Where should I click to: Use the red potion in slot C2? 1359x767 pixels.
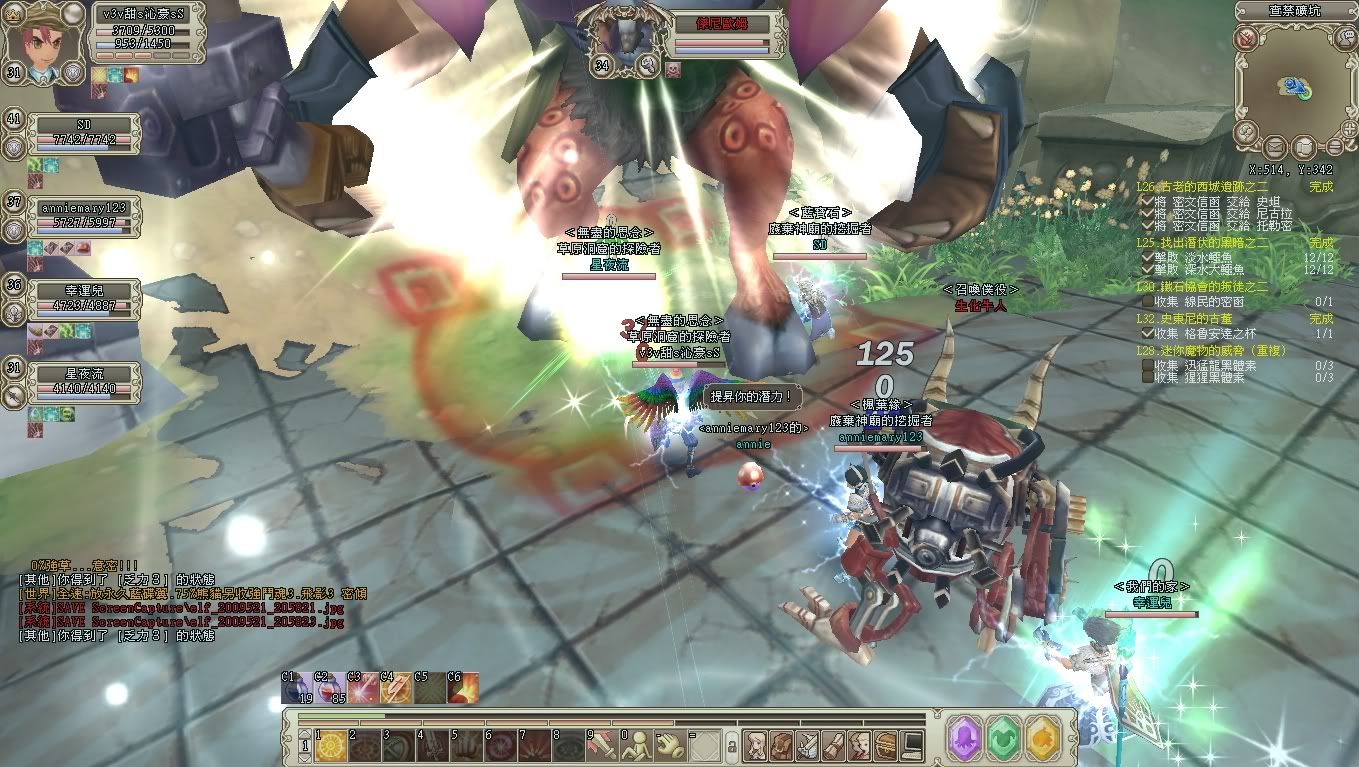pos(330,688)
